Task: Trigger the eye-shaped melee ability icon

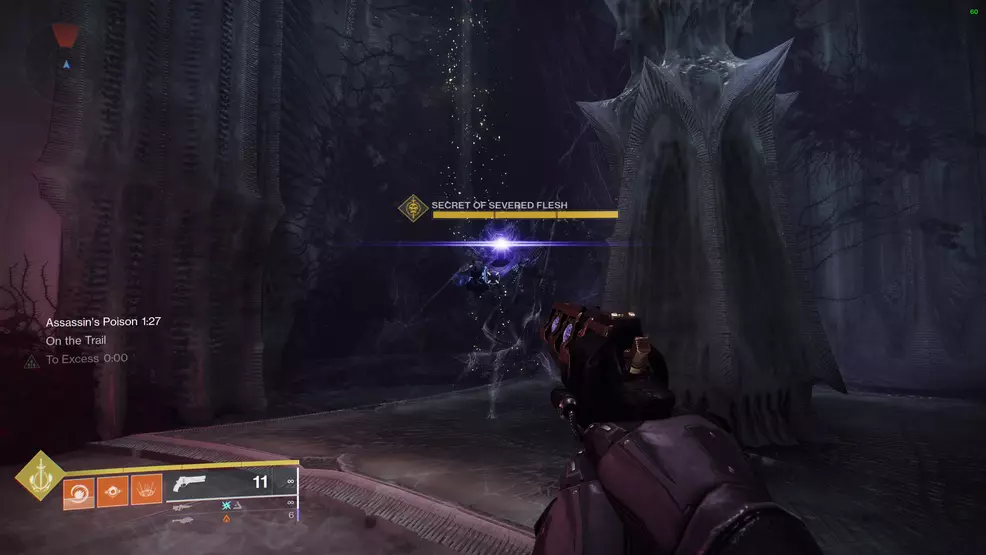Action: coord(112,491)
